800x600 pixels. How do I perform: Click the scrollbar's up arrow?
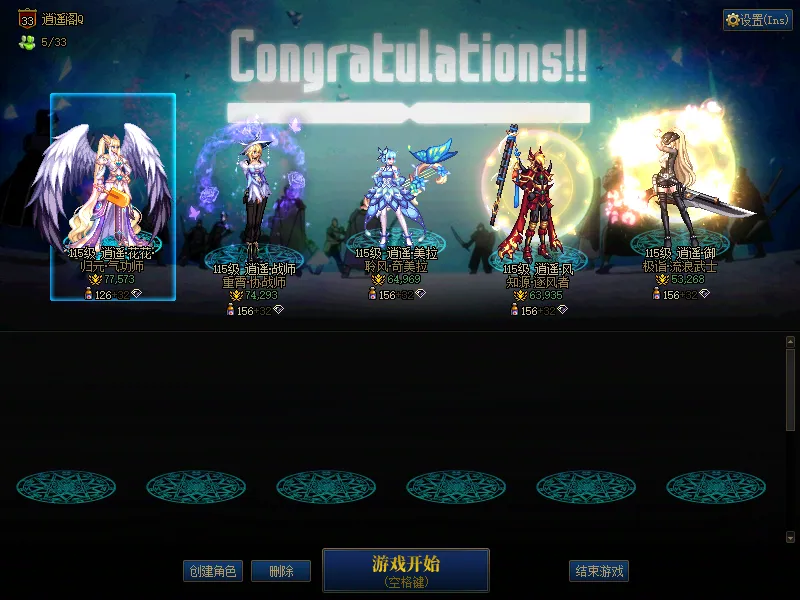tap(790, 342)
